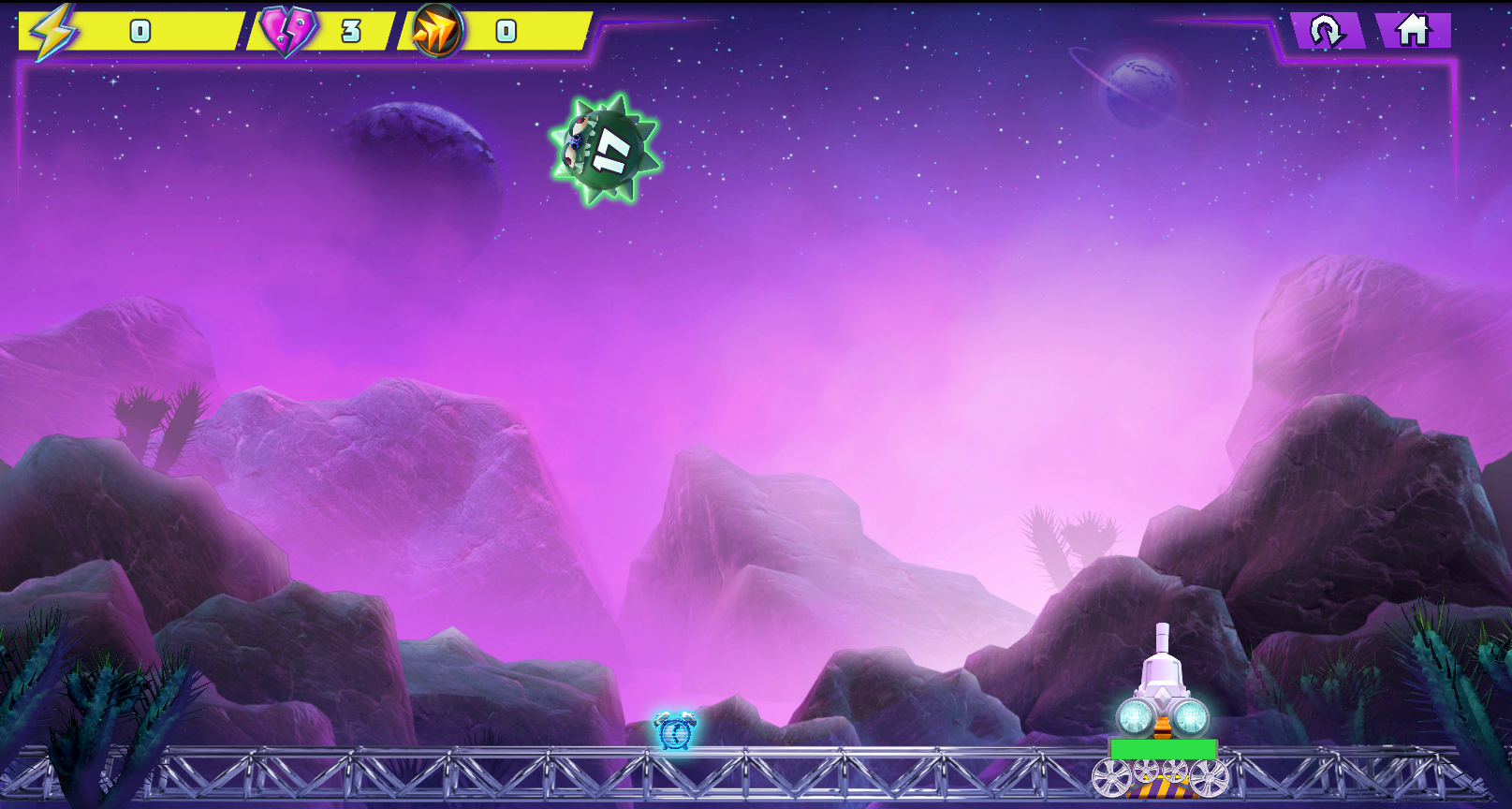Image resolution: width=1512 pixels, height=809 pixels.
Task: Click the restart arrow button
Action: [x=1326, y=31]
